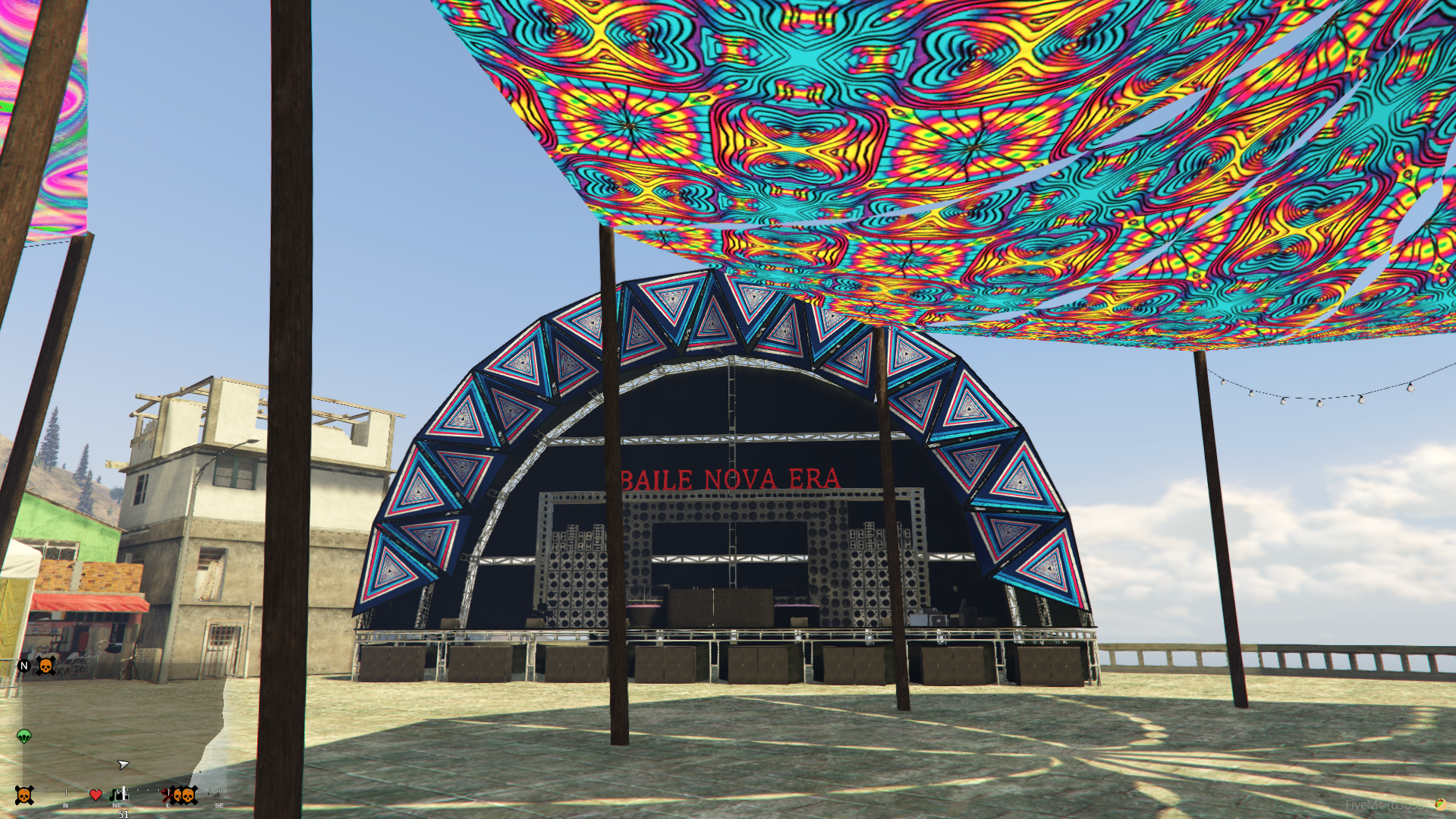This screenshot has width=1456, height=819.
Task: Select the green parachute blip
Action: (x=24, y=736)
